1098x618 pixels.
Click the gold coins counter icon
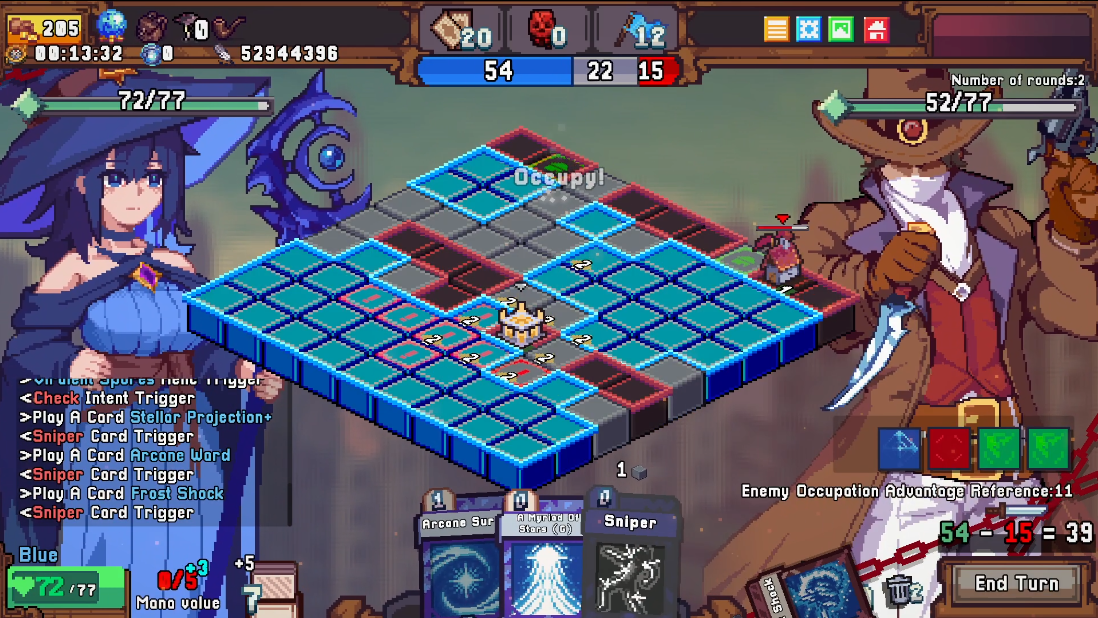(x=23, y=27)
